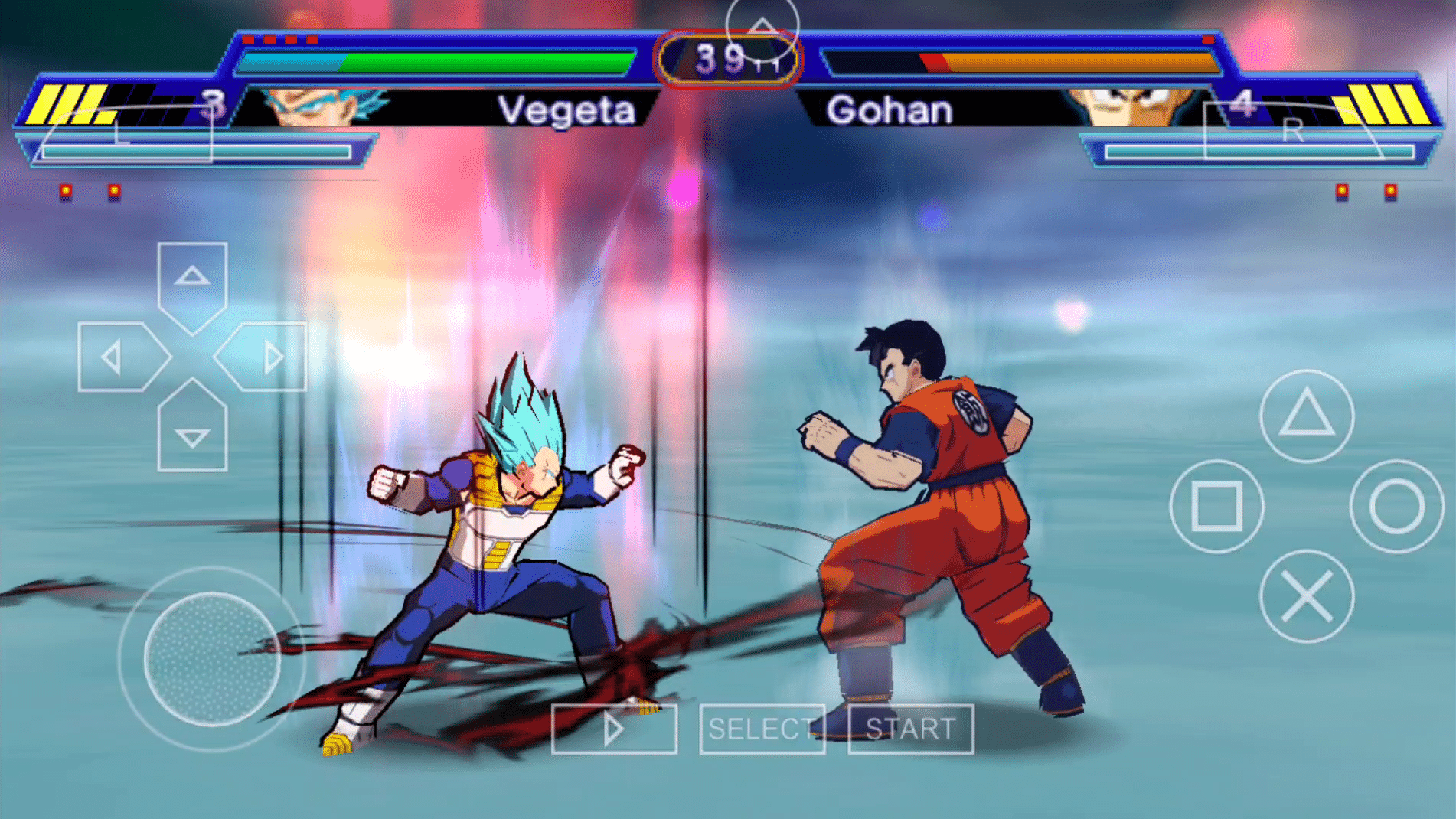Tap the D-pad left arrow
The height and width of the screenshot is (819, 1456).
point(115,357)
